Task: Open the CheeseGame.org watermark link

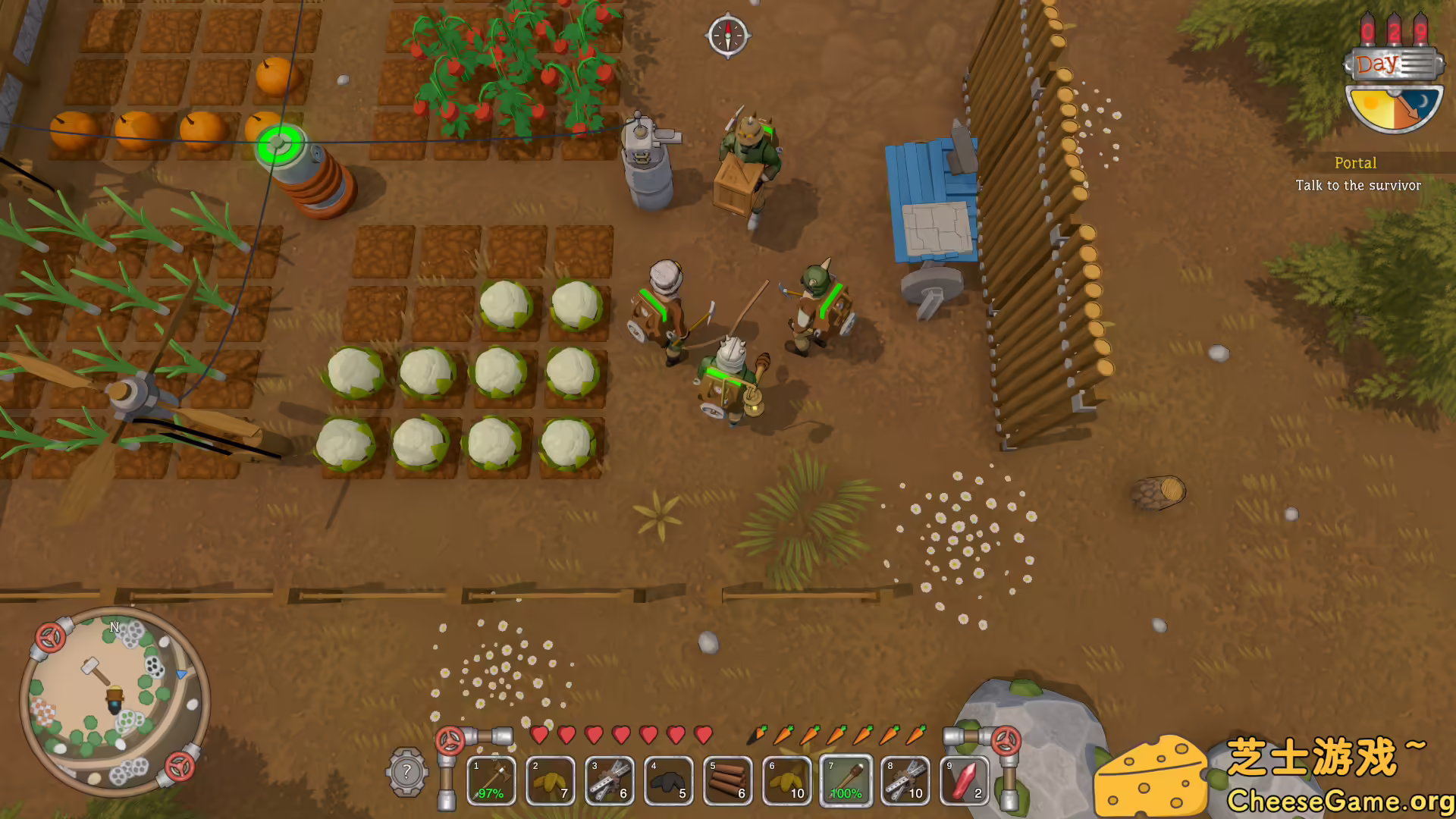Action: point(1340,801)
